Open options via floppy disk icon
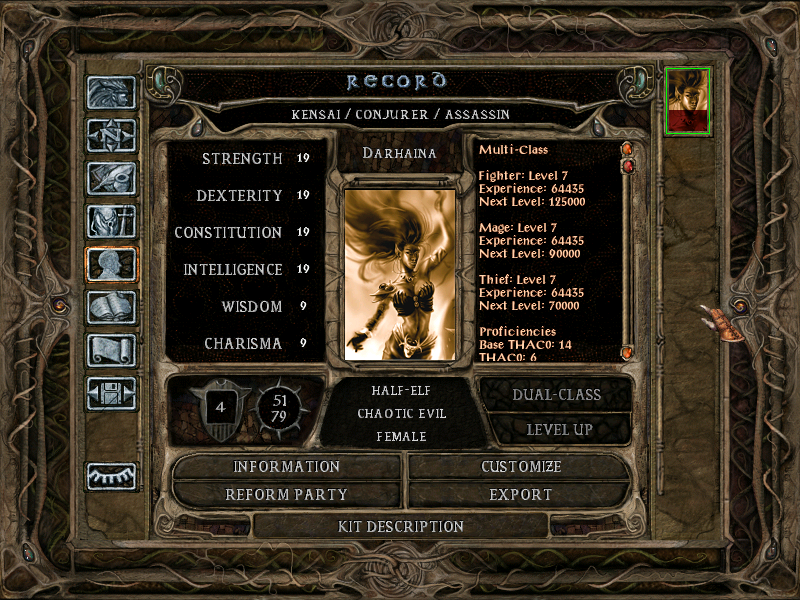 [111, 393]
